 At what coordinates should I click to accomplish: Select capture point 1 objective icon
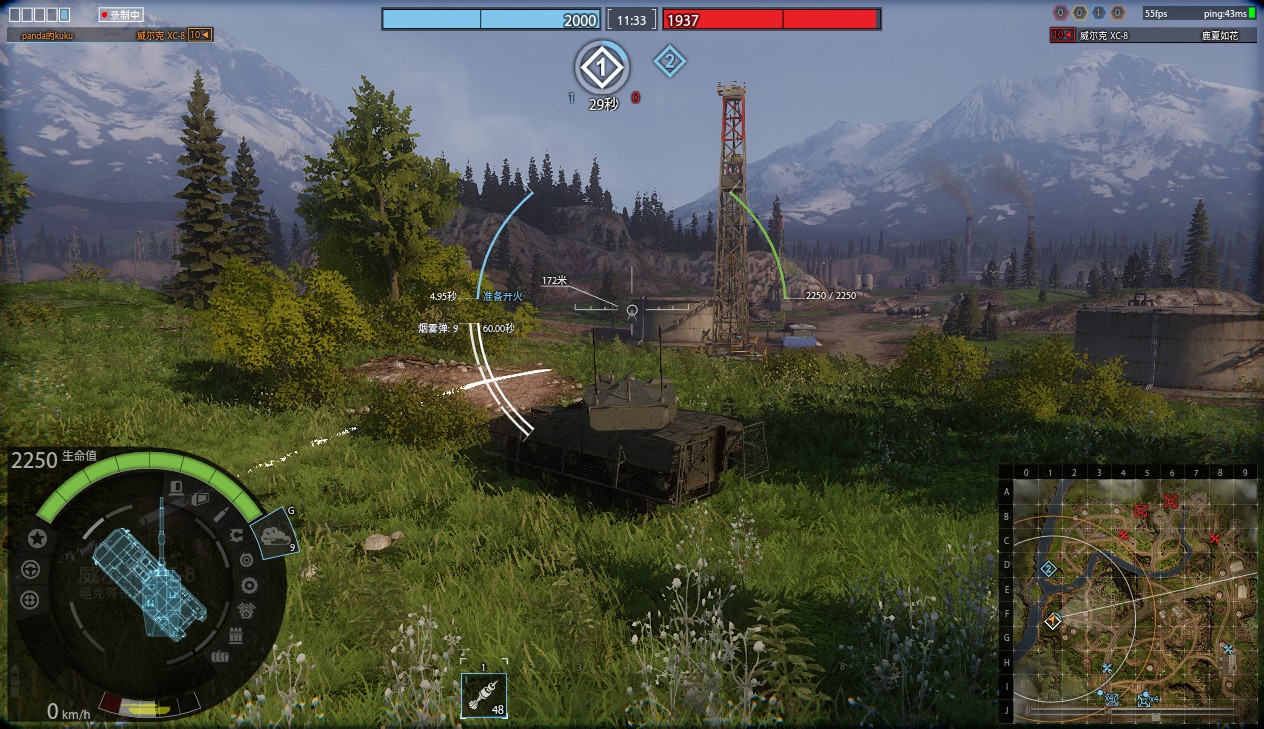coord(601,68)
